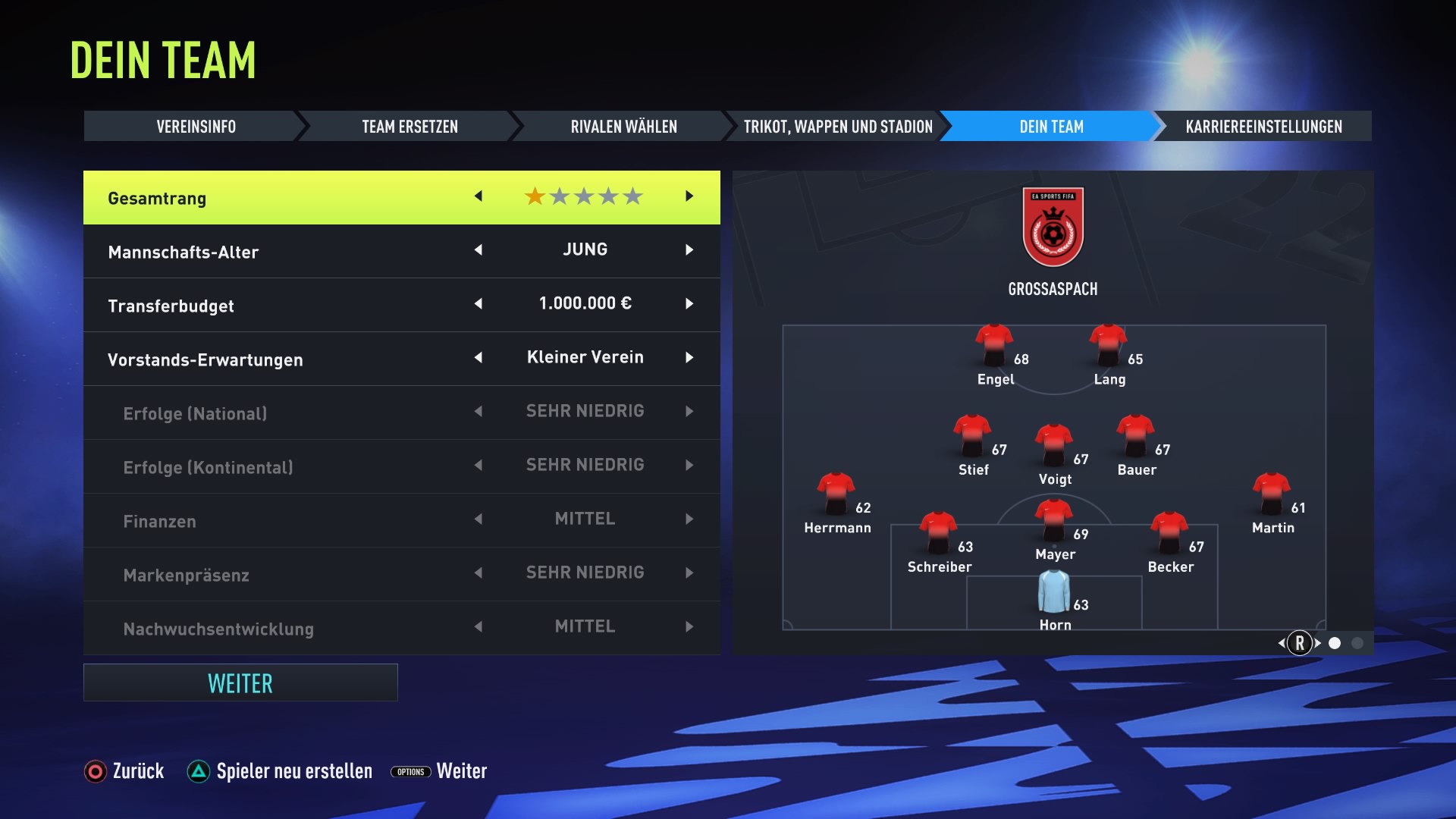1456x819 pixels.
Task: Switch to the Vereinsinfo tab
Action: (x=196, y=127)
